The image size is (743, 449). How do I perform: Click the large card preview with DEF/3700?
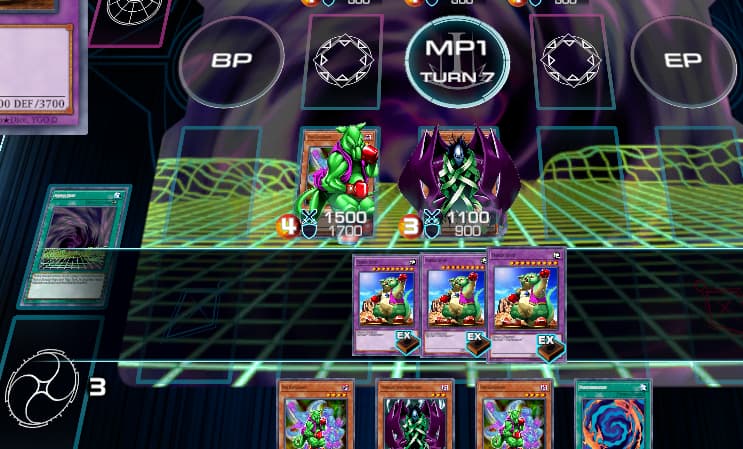click(40, 70)
